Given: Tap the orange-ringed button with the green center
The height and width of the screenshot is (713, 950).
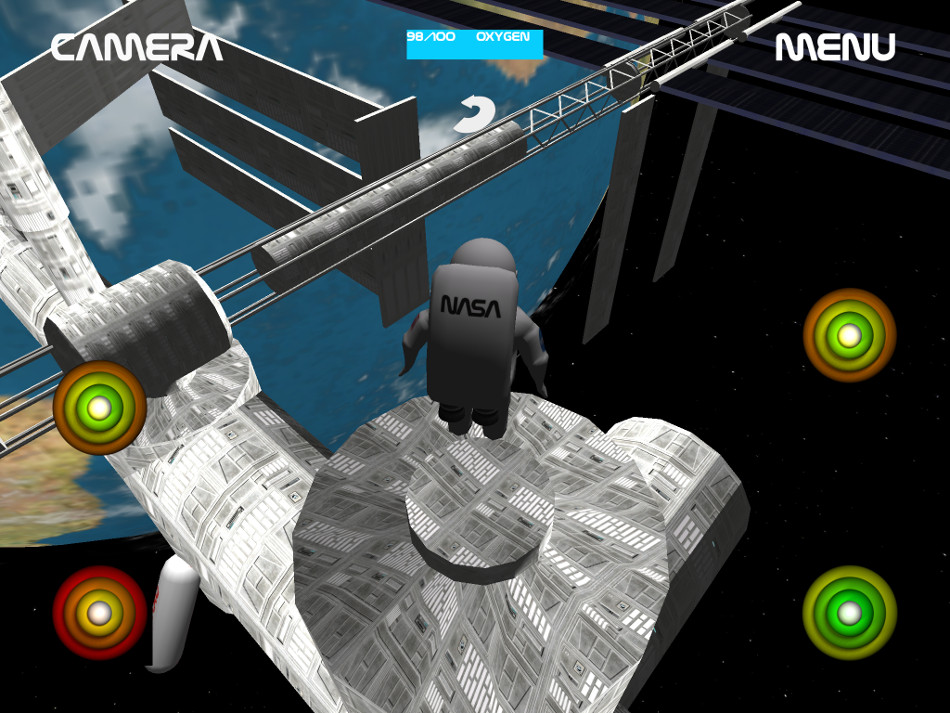Looking at the screenshot, I should tap(99, 408).
